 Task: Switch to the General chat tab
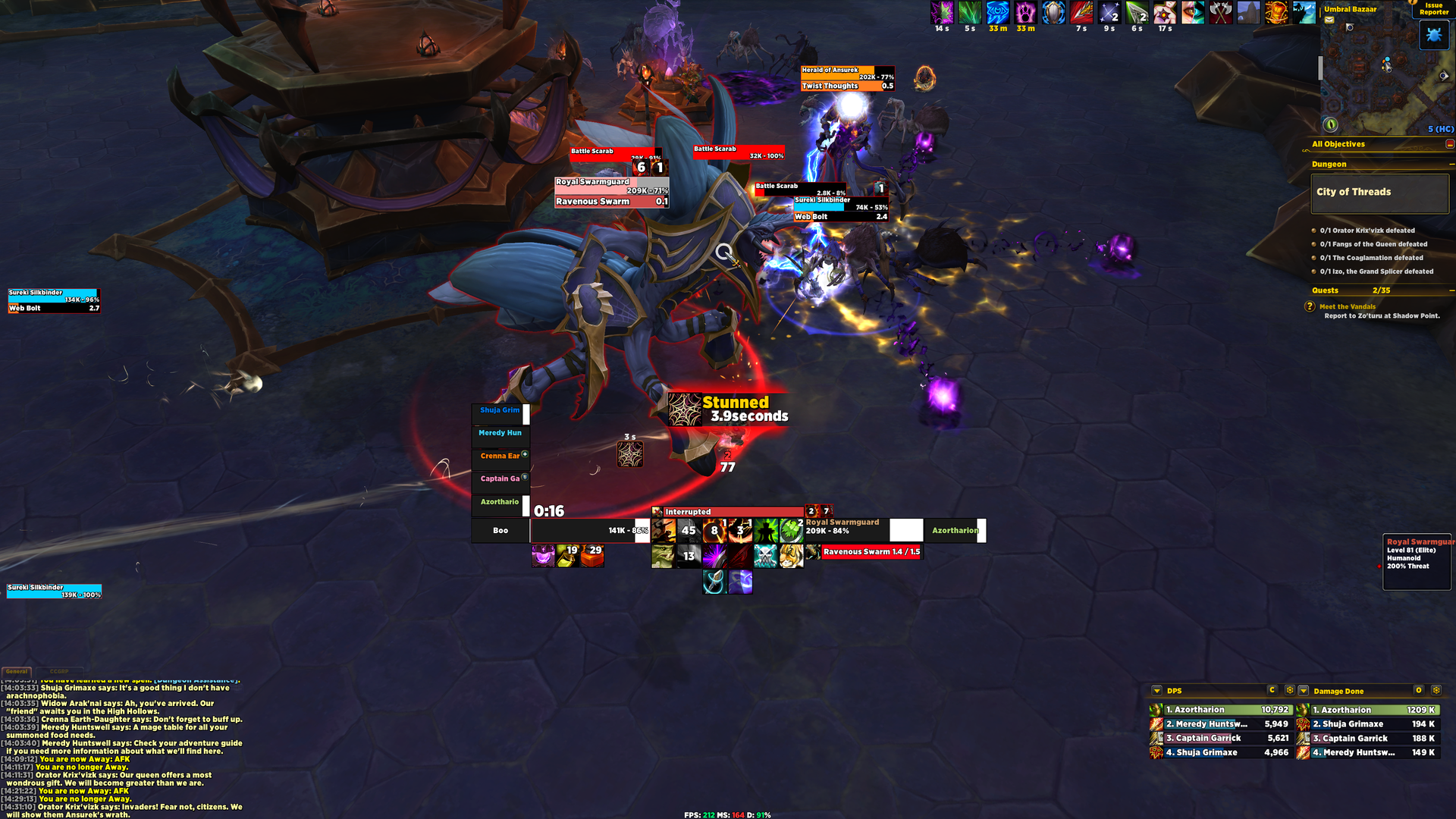17,672
